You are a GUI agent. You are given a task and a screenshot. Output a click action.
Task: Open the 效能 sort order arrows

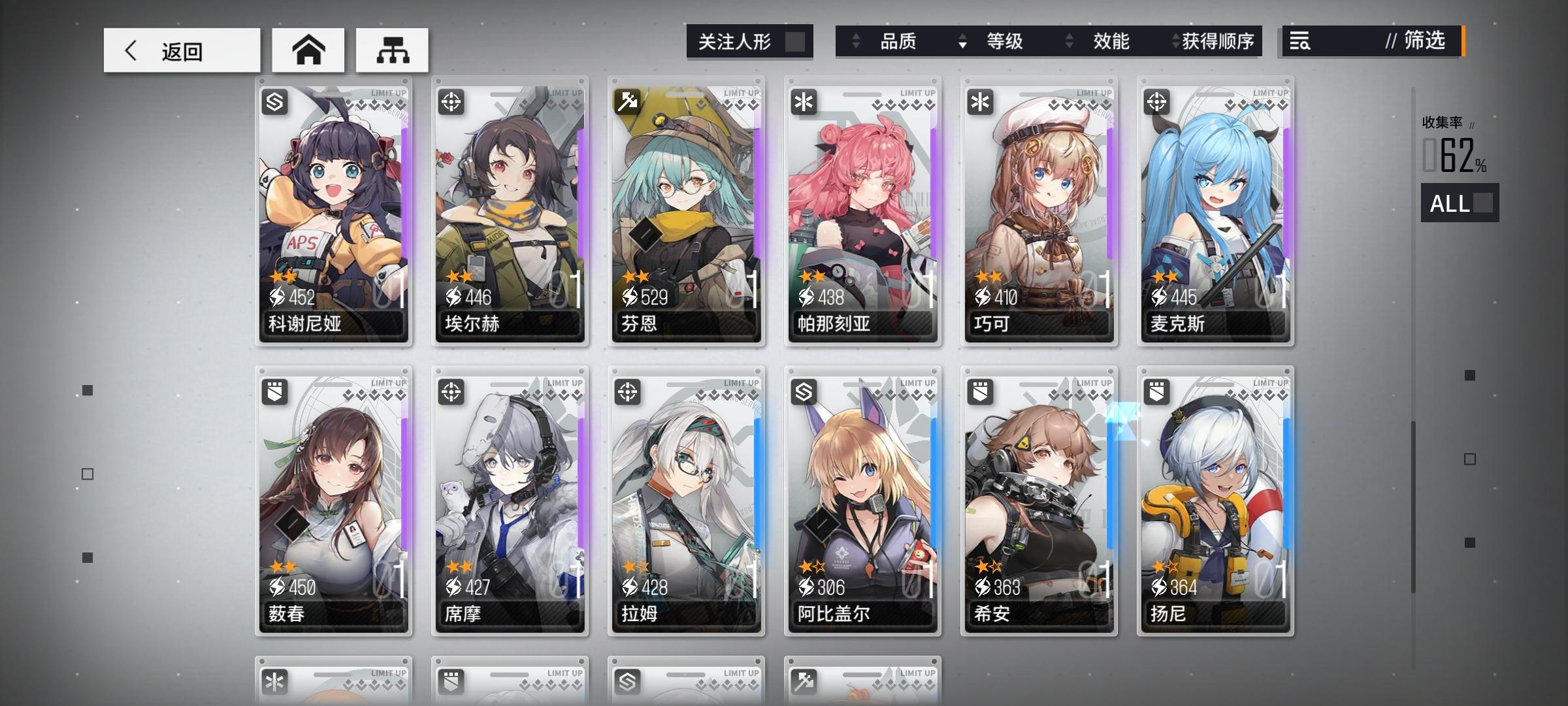click(1068, 41)
